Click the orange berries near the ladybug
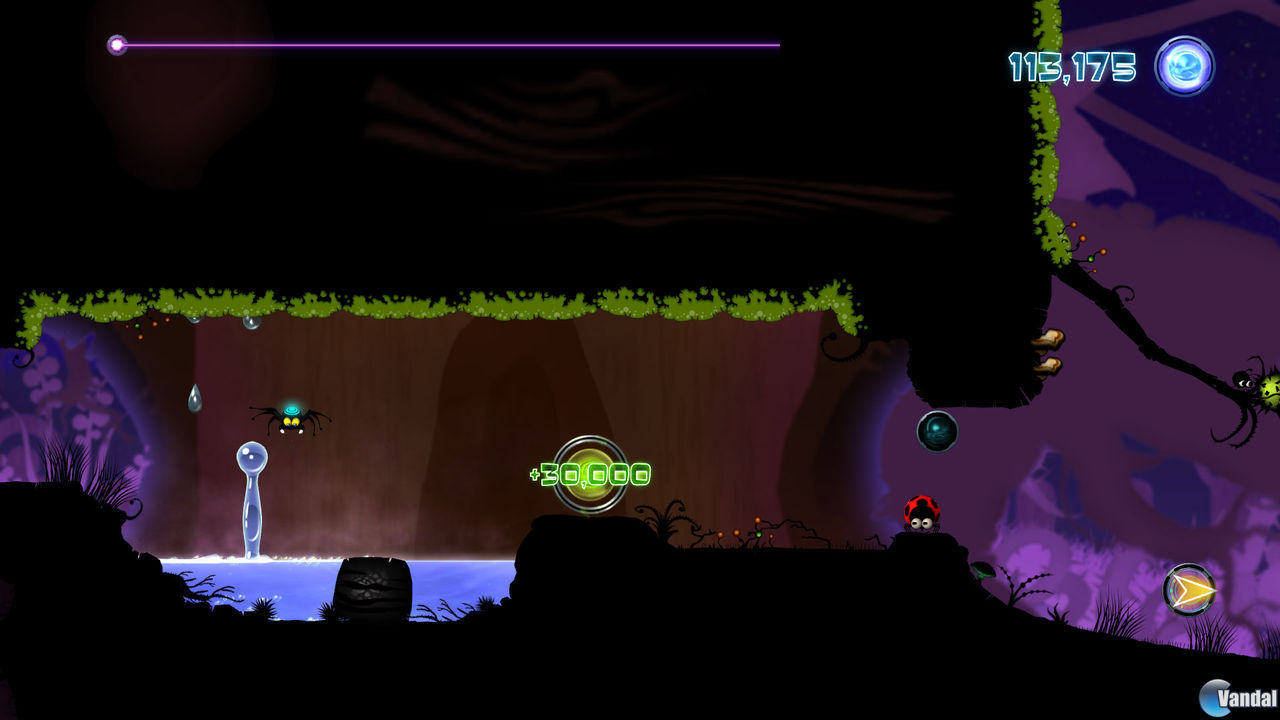1280x720 pixels. pyautogui.click(x=757, y=526)
